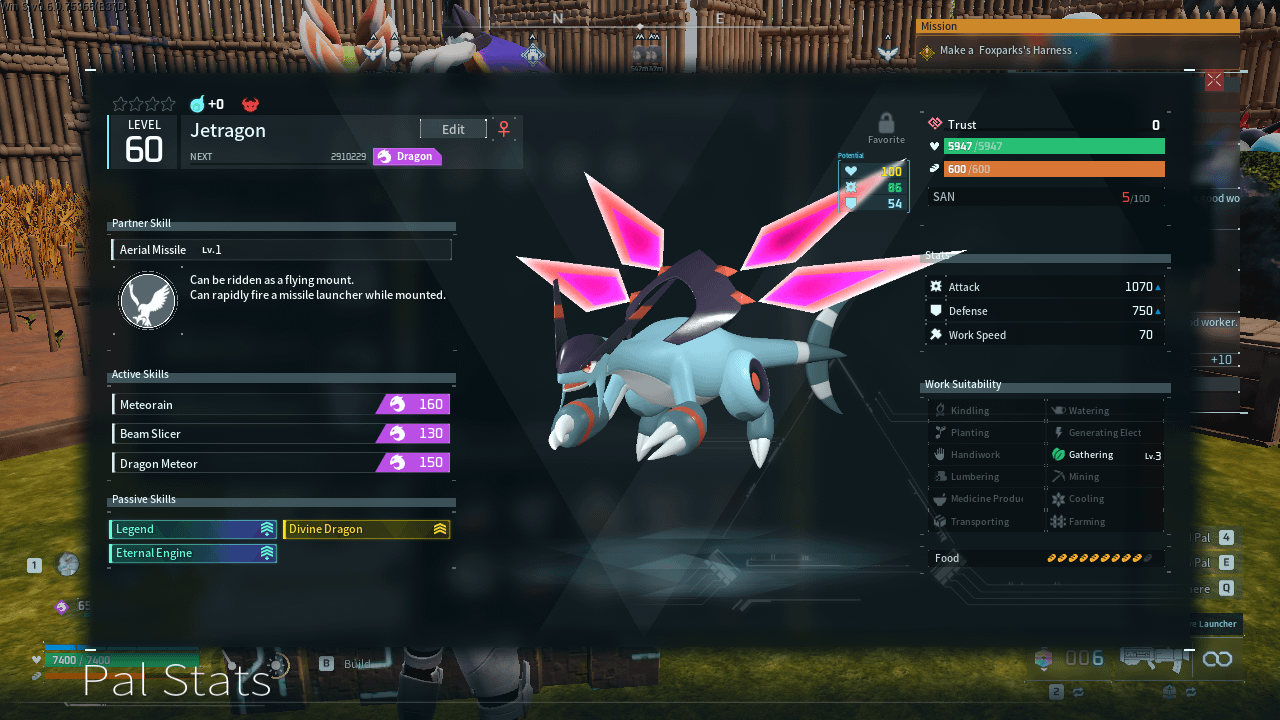Click the Edit name button
1280x720 pixels.
(x=453, y=129)
